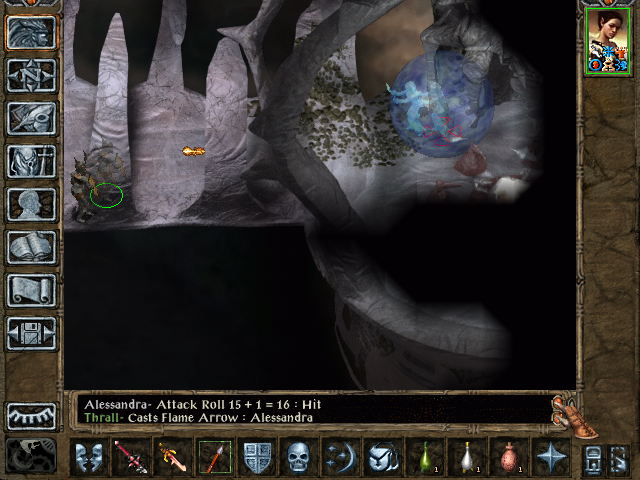Activate the skull ability button
This screenshot has height=480, width=640.
(299, 457)
